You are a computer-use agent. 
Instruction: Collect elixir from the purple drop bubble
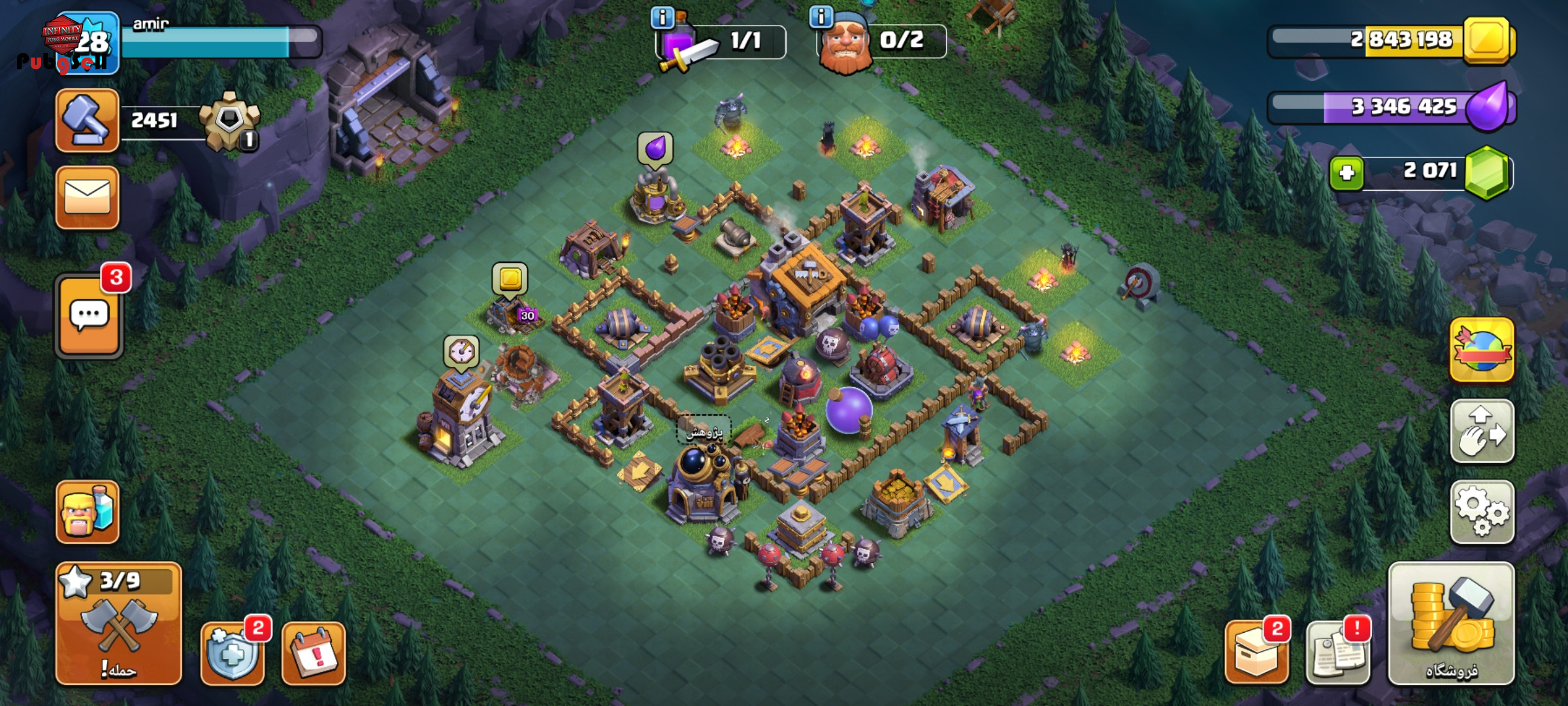(x=655, y=148)
